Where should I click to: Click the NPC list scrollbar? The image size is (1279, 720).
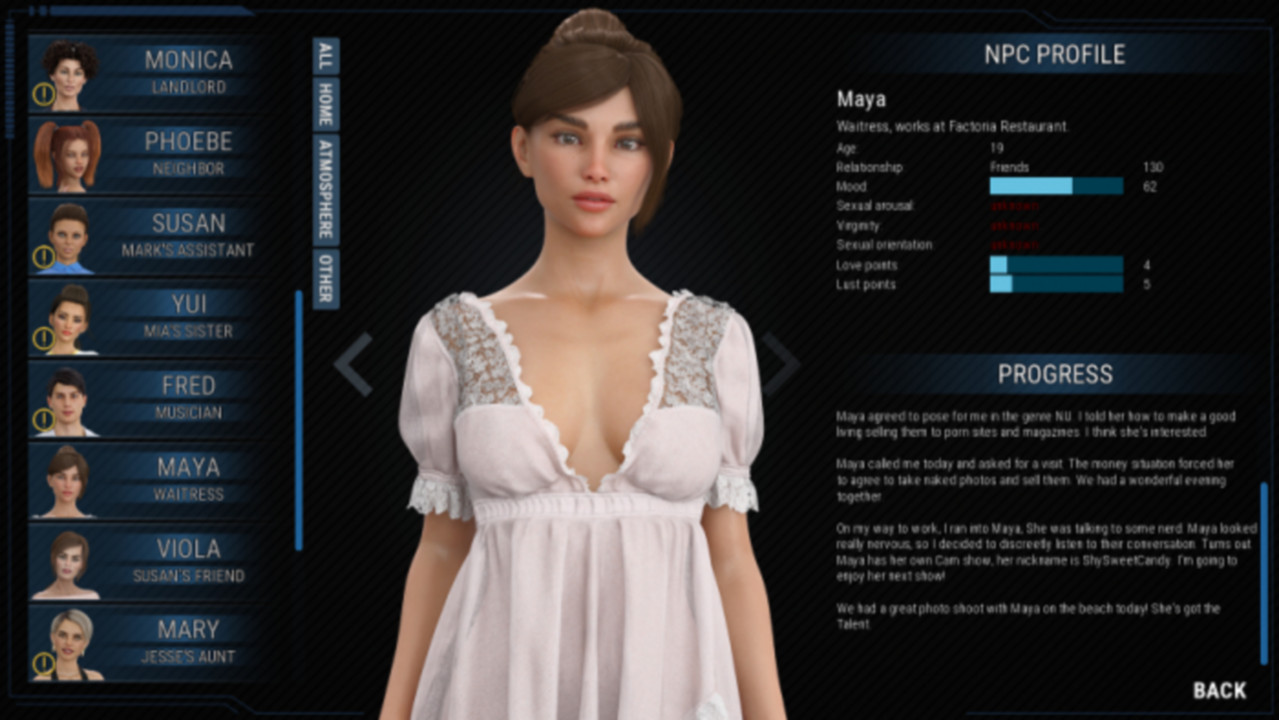coord(298,420)
